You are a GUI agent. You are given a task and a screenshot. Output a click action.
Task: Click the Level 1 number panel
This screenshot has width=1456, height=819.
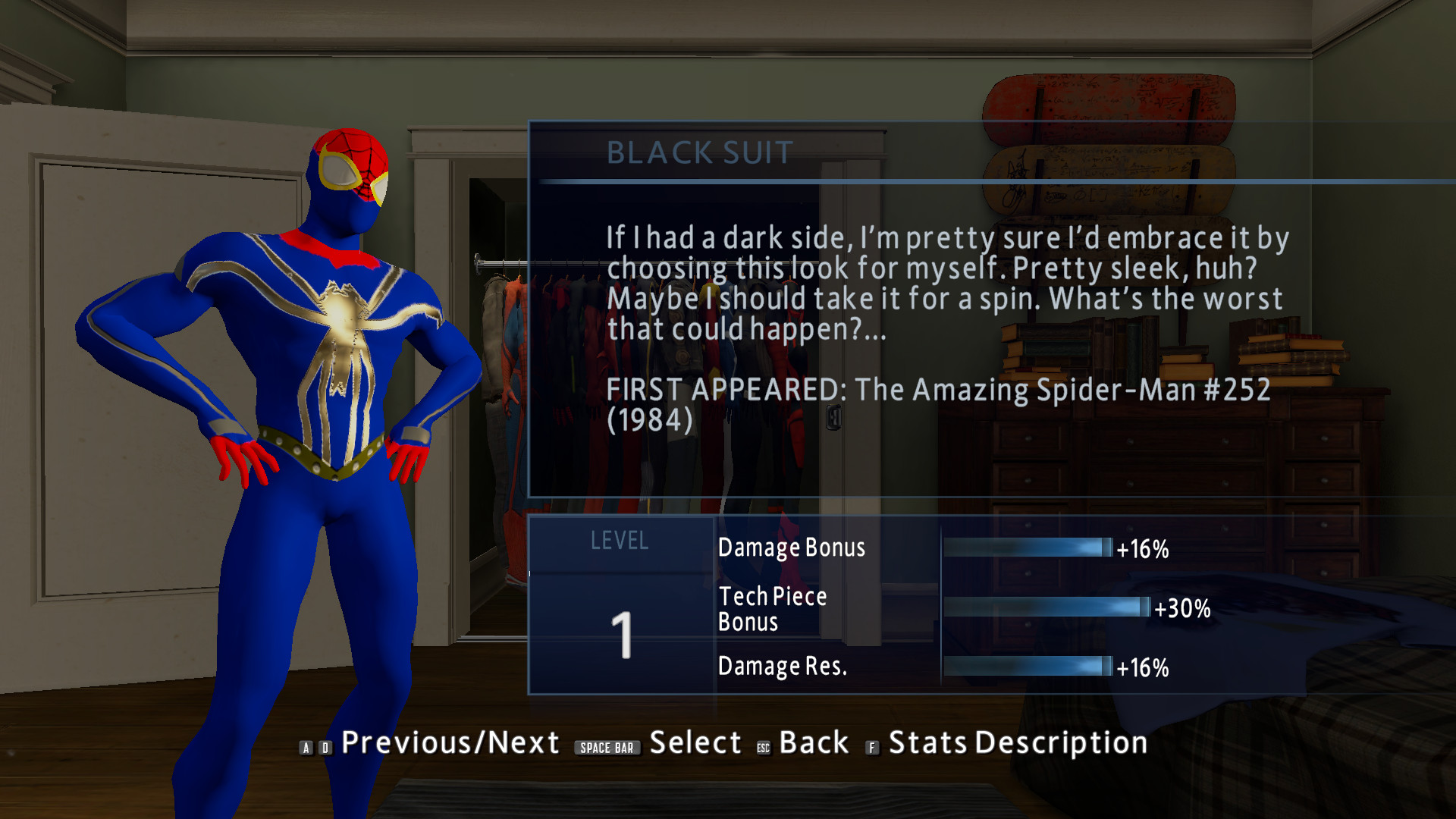click(622, 637)
